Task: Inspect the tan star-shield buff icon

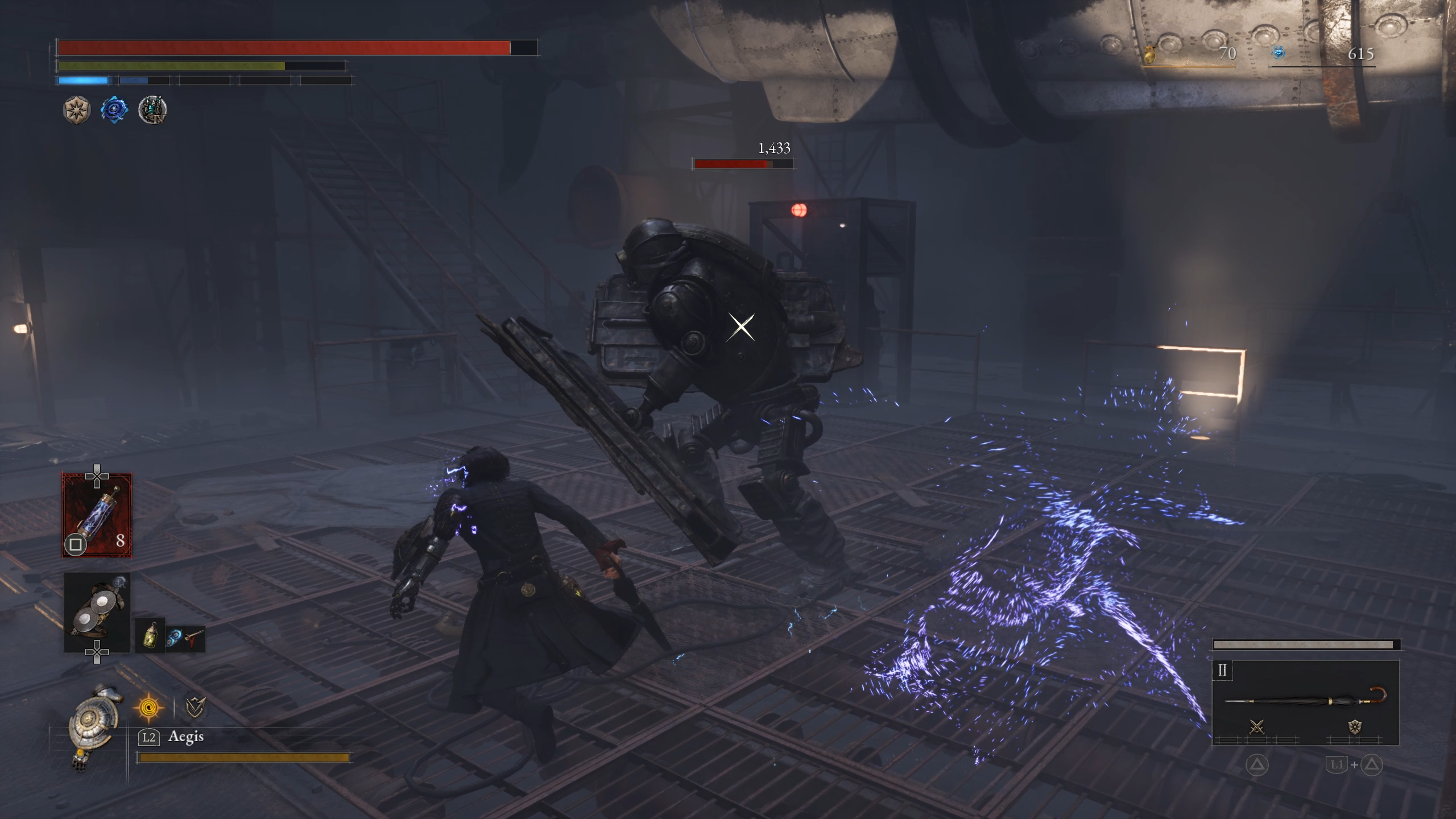Action: [x=77, y=110]
